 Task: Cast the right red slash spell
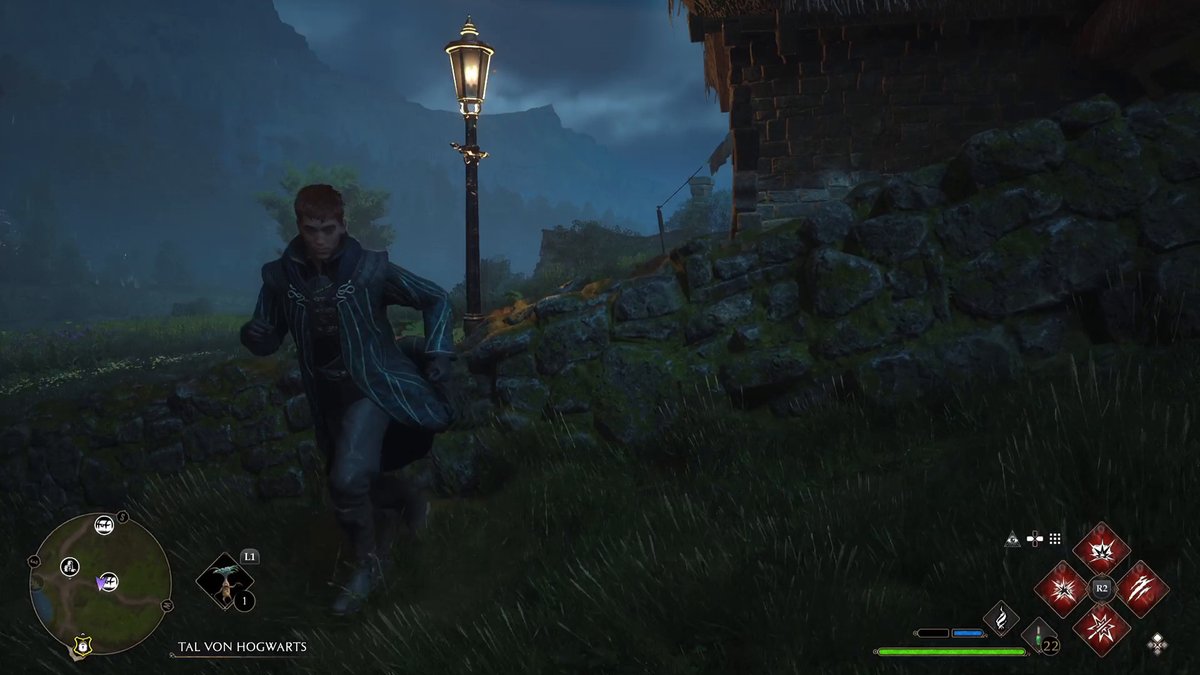(1142, 589)
